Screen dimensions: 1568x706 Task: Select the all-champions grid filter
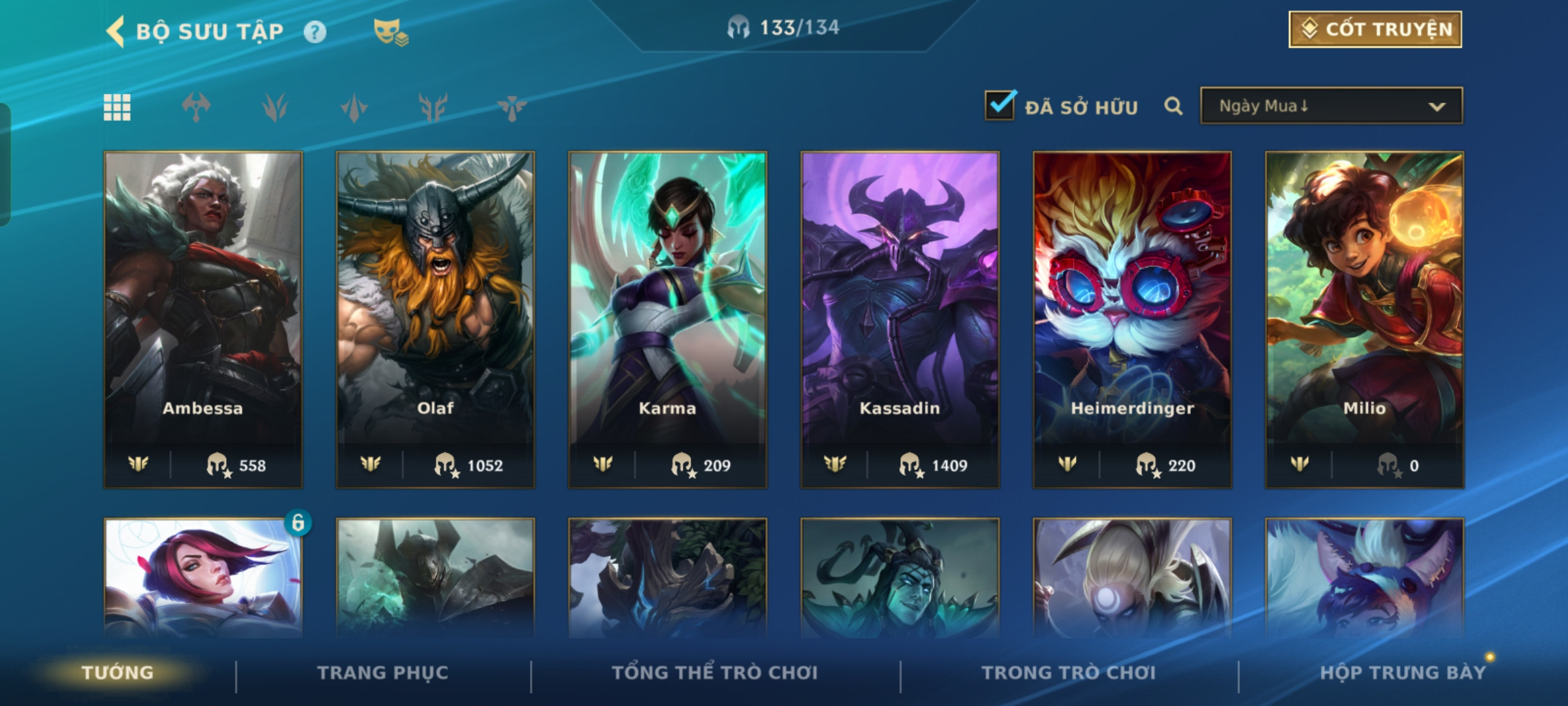pyautogui.click(x=118, y=107)
